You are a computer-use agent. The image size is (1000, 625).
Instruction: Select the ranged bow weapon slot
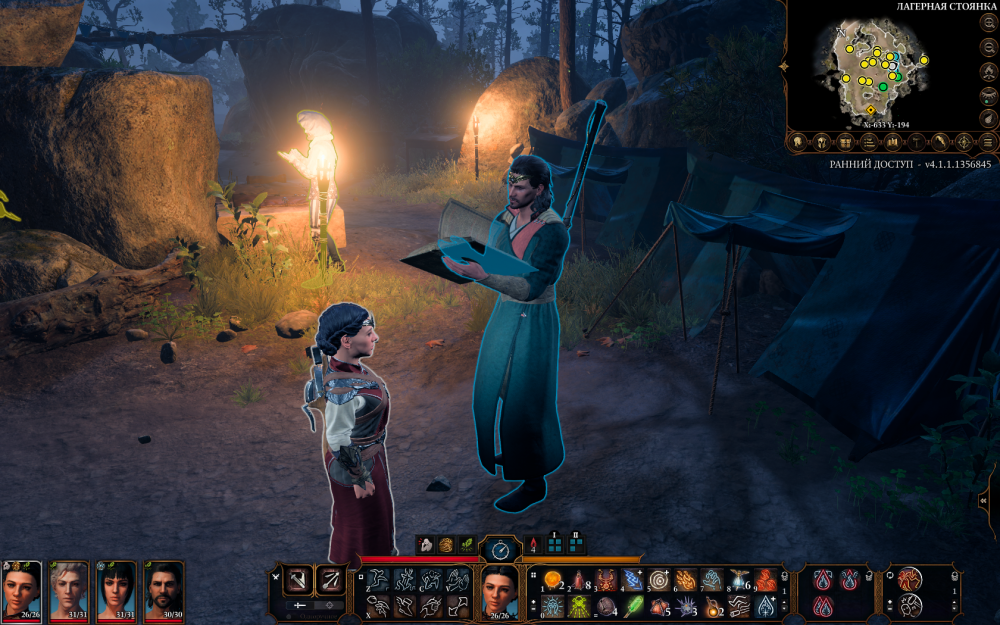coord(329,579)
